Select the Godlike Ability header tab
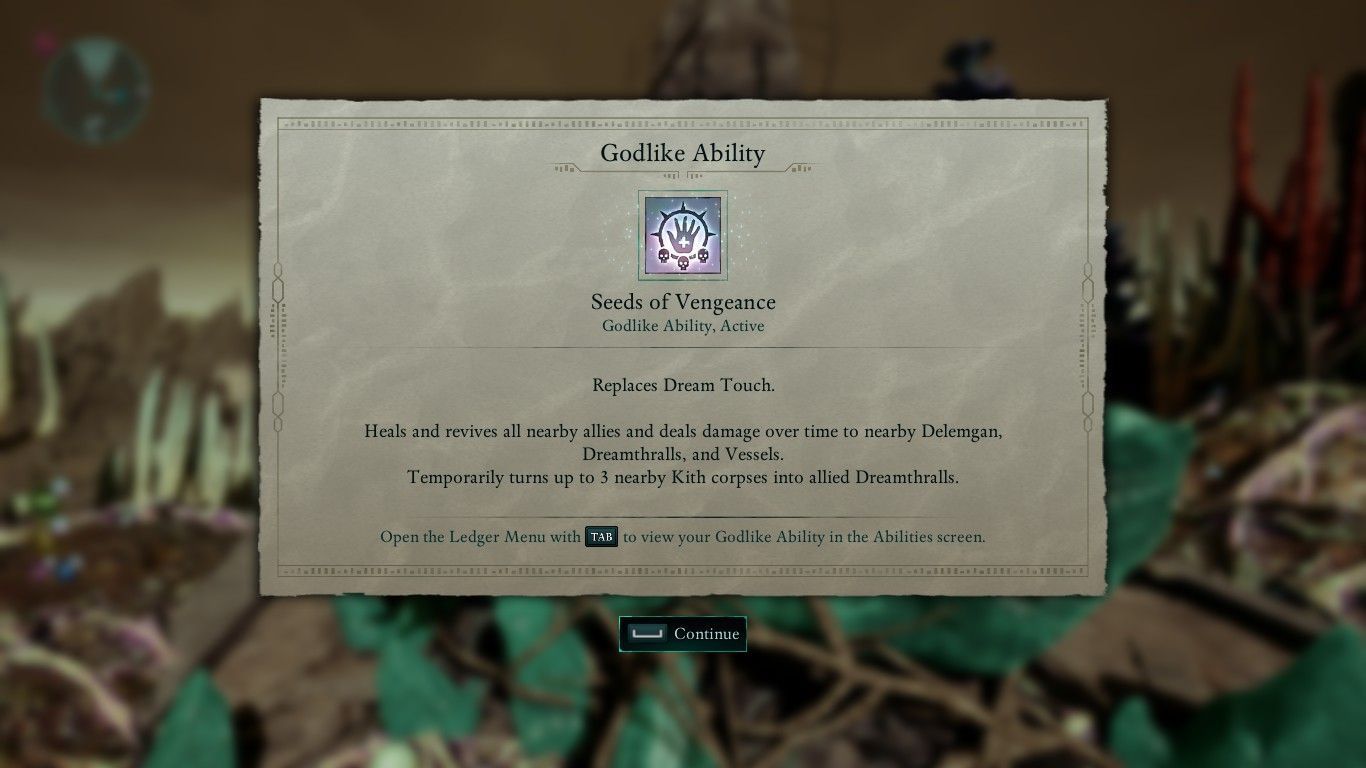 pyautogui.click(x=683, y=153)
